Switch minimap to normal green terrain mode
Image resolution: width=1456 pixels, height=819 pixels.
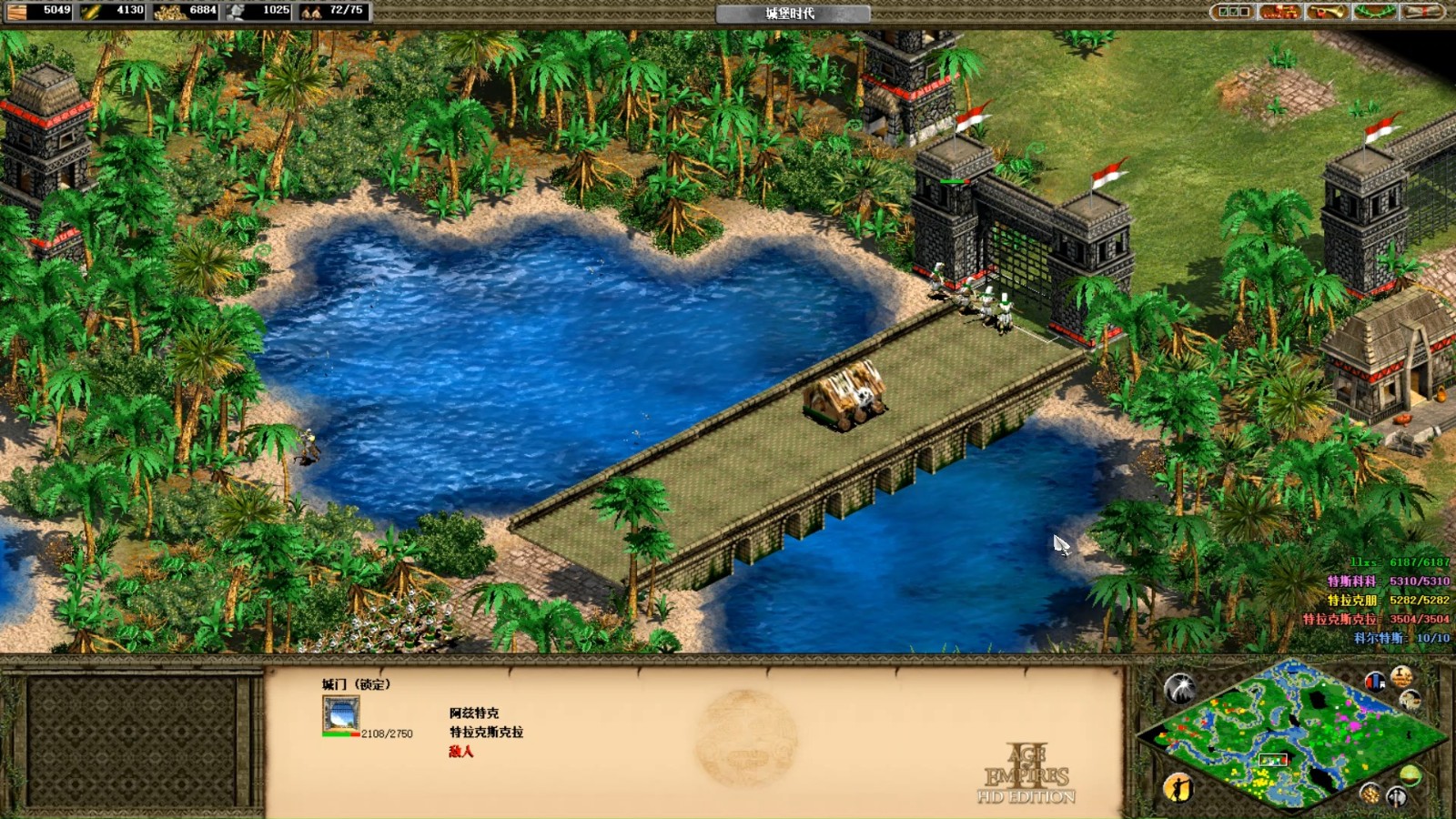[1410, 775]
